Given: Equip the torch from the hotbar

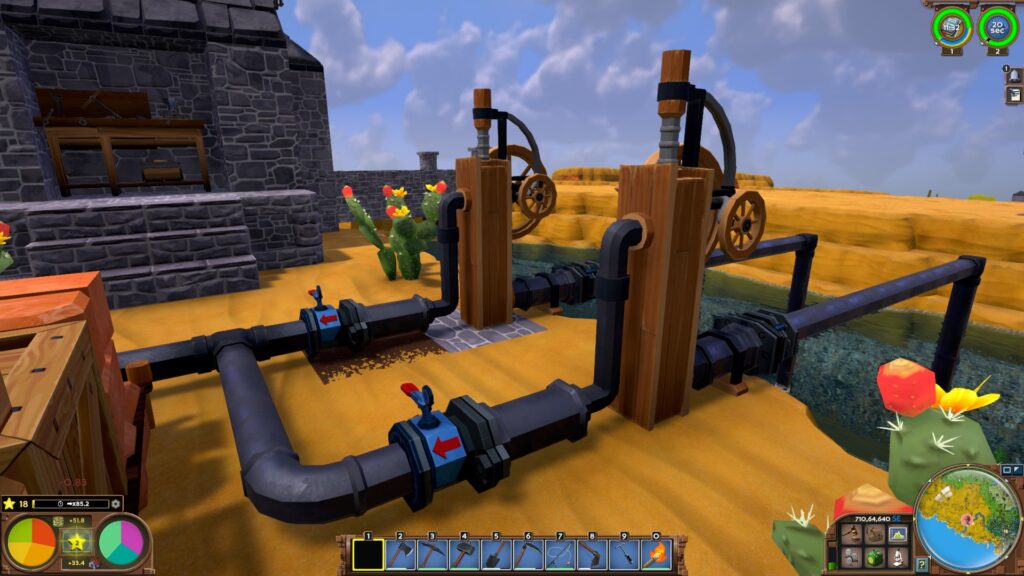Looking at the screenshot, I should (656, 553).
